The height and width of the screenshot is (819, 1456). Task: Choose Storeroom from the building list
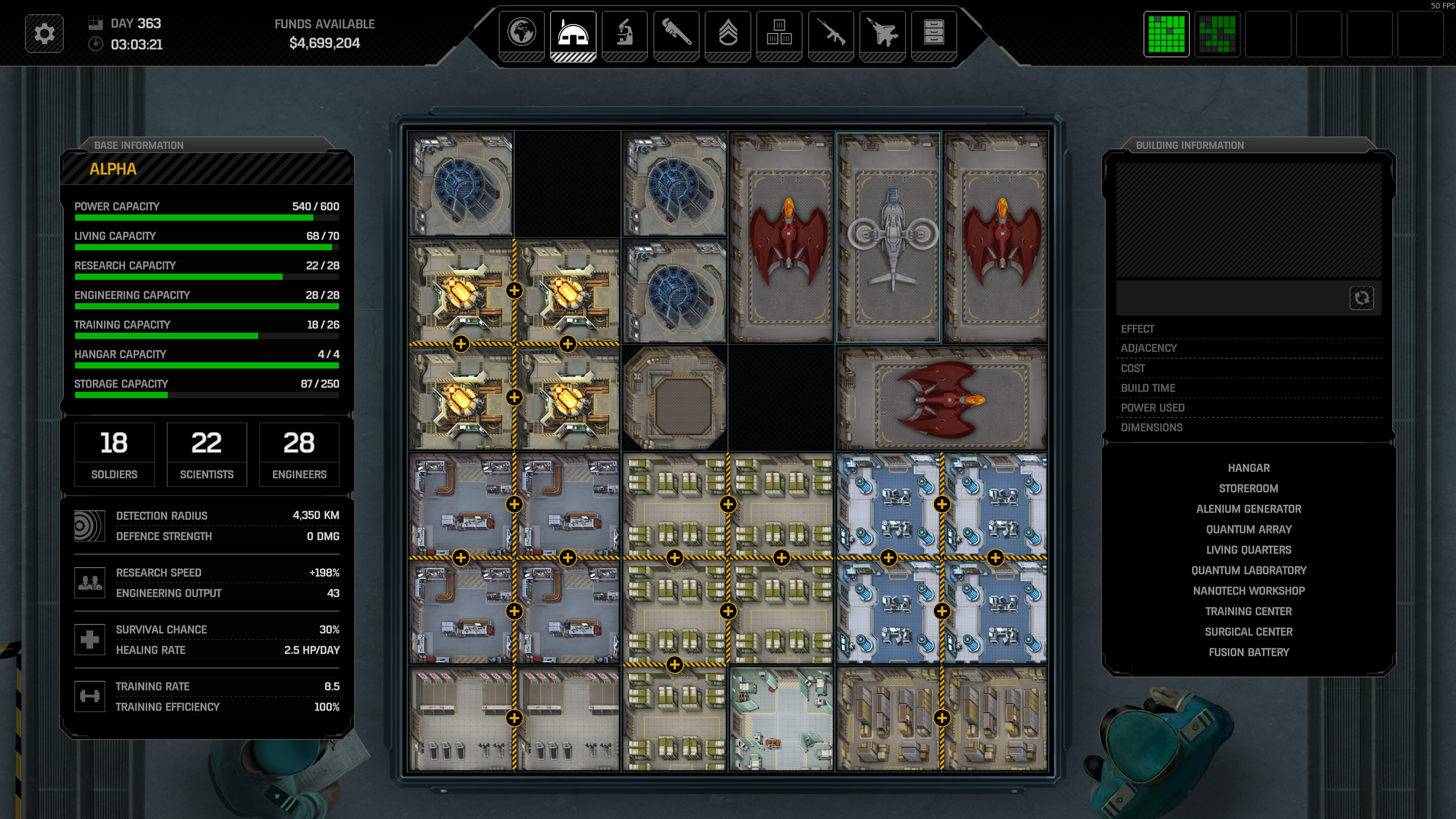(x=1248, y=489)
